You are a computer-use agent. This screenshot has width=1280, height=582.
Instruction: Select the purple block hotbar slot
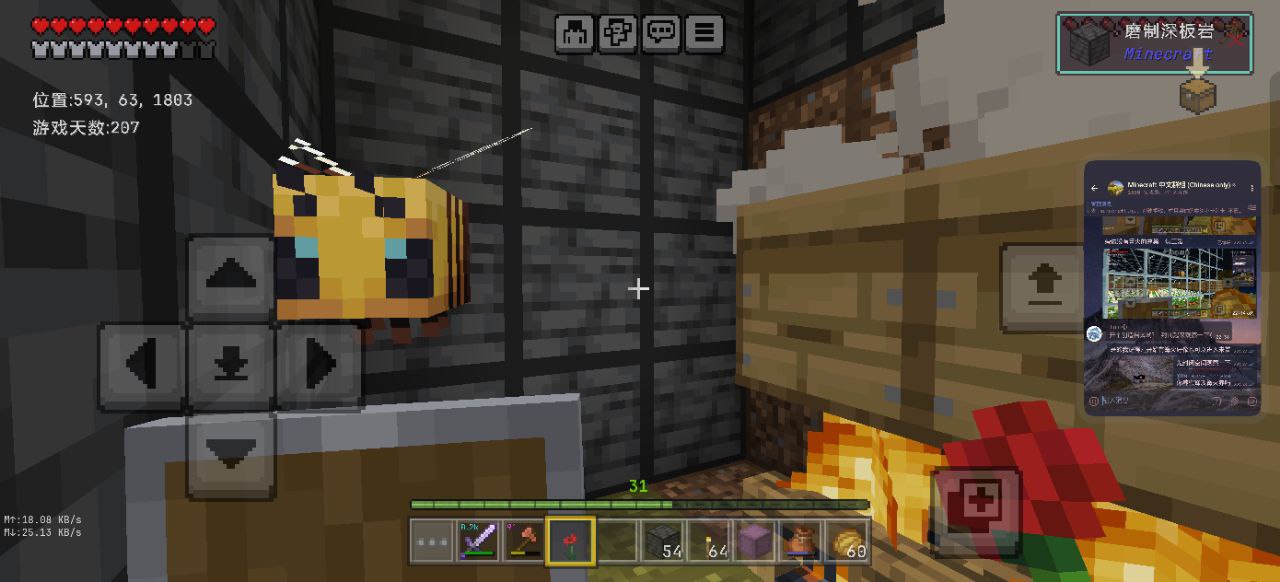coord(754,541)
